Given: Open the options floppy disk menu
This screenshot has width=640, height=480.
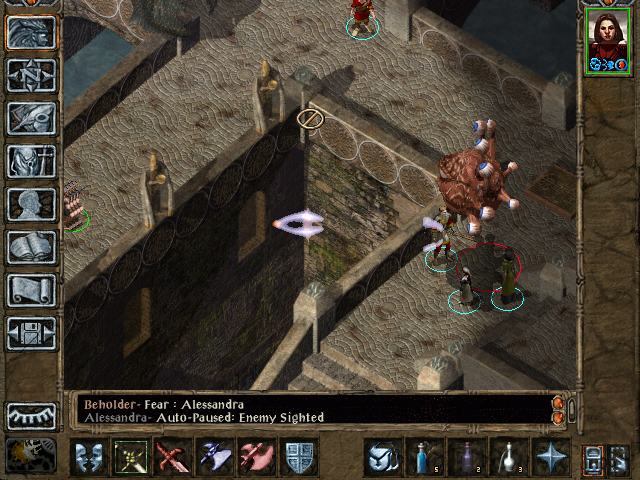Looking at the screenshot, I should coord(31,332).
